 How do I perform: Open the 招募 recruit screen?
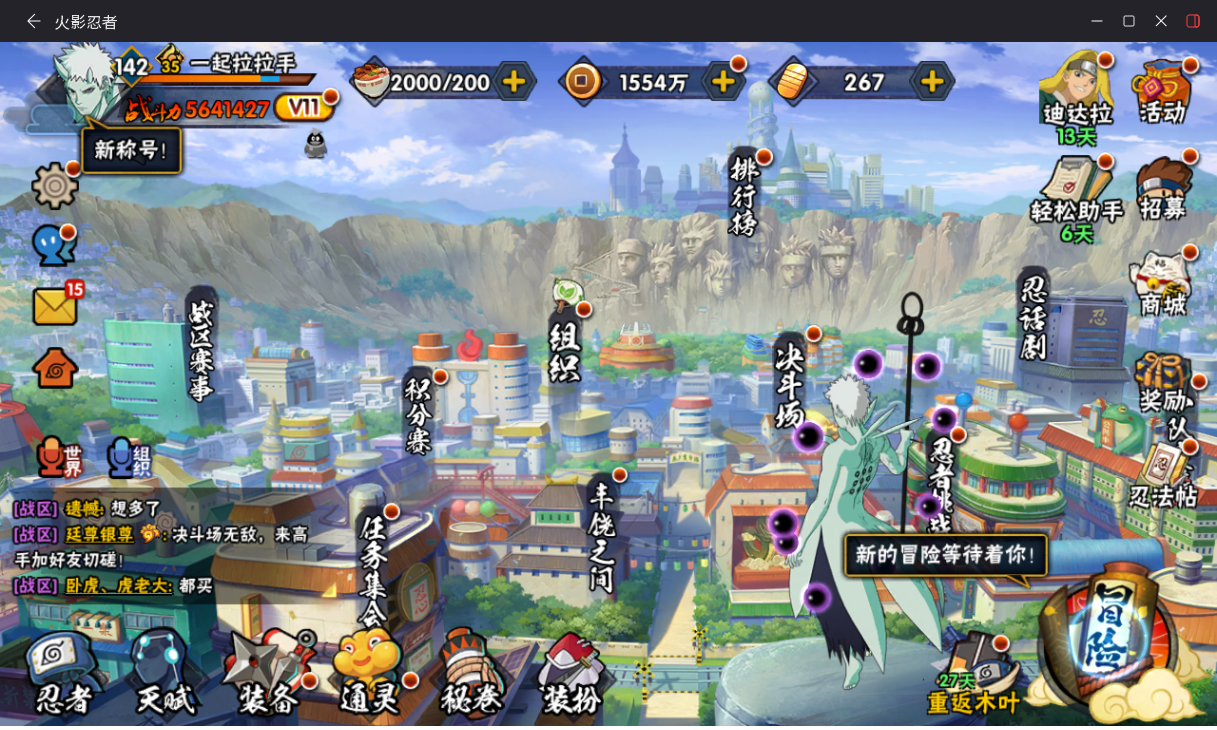pyautogui.click(x=1162, y=189)
